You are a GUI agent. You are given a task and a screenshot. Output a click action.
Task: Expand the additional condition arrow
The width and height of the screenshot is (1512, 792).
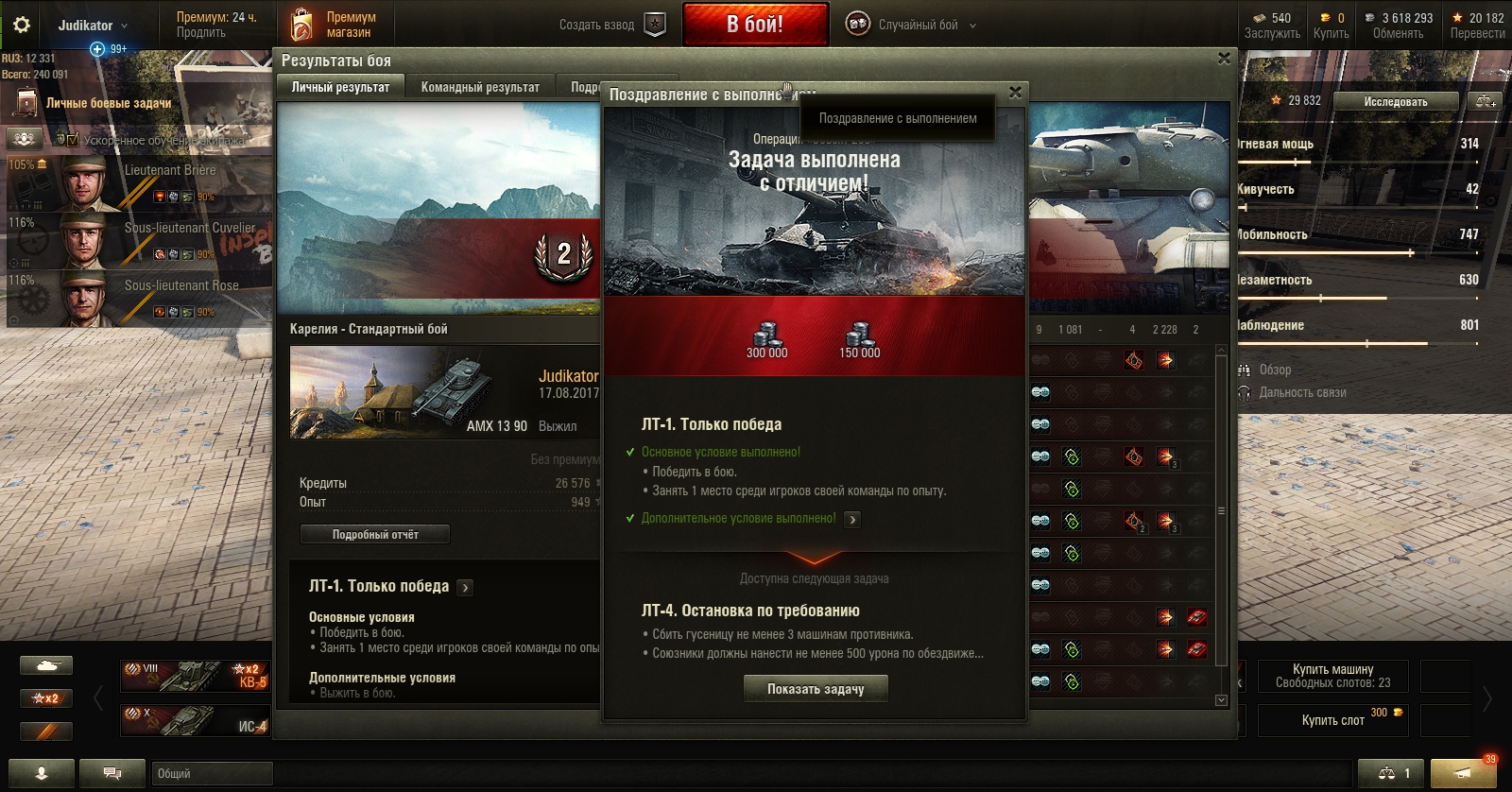[x=852, y=519]
